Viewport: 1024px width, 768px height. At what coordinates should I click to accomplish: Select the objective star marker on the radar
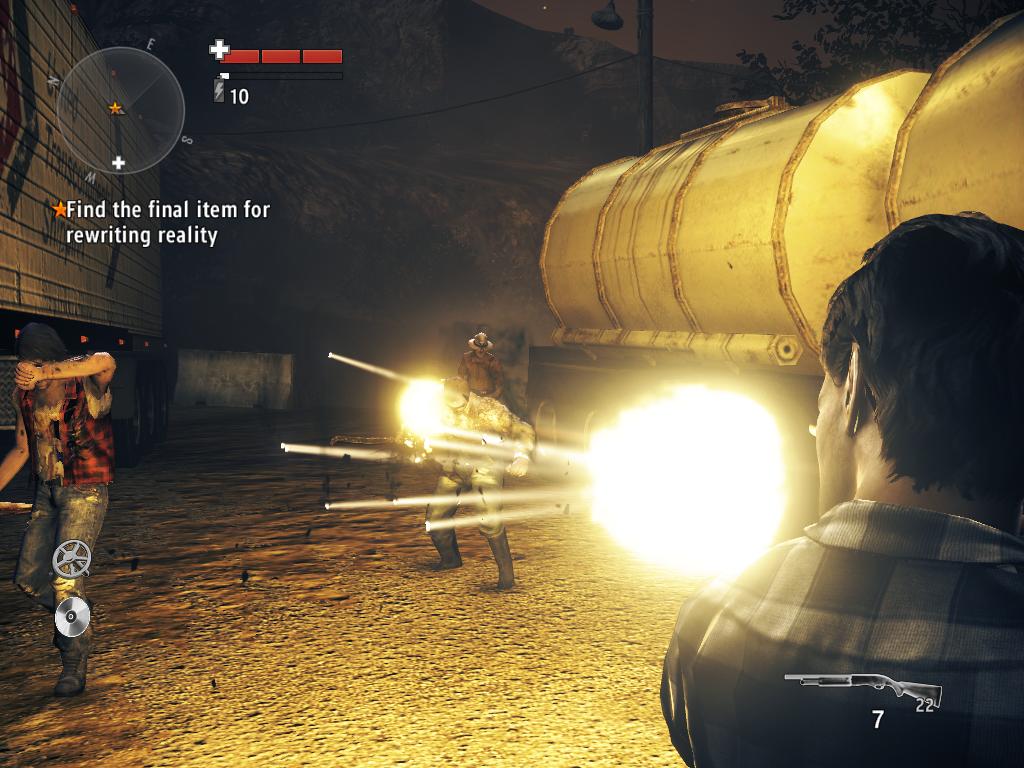[116, 107]
